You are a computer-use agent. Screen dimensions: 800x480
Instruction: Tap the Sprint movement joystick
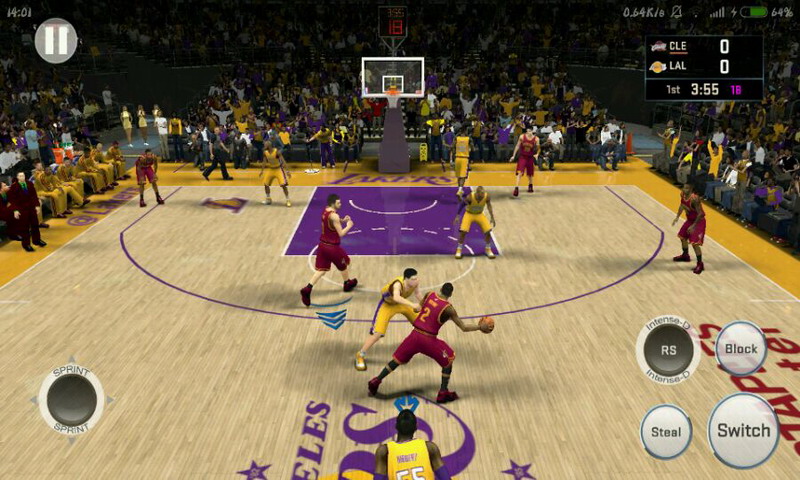(x=72, y=399)
